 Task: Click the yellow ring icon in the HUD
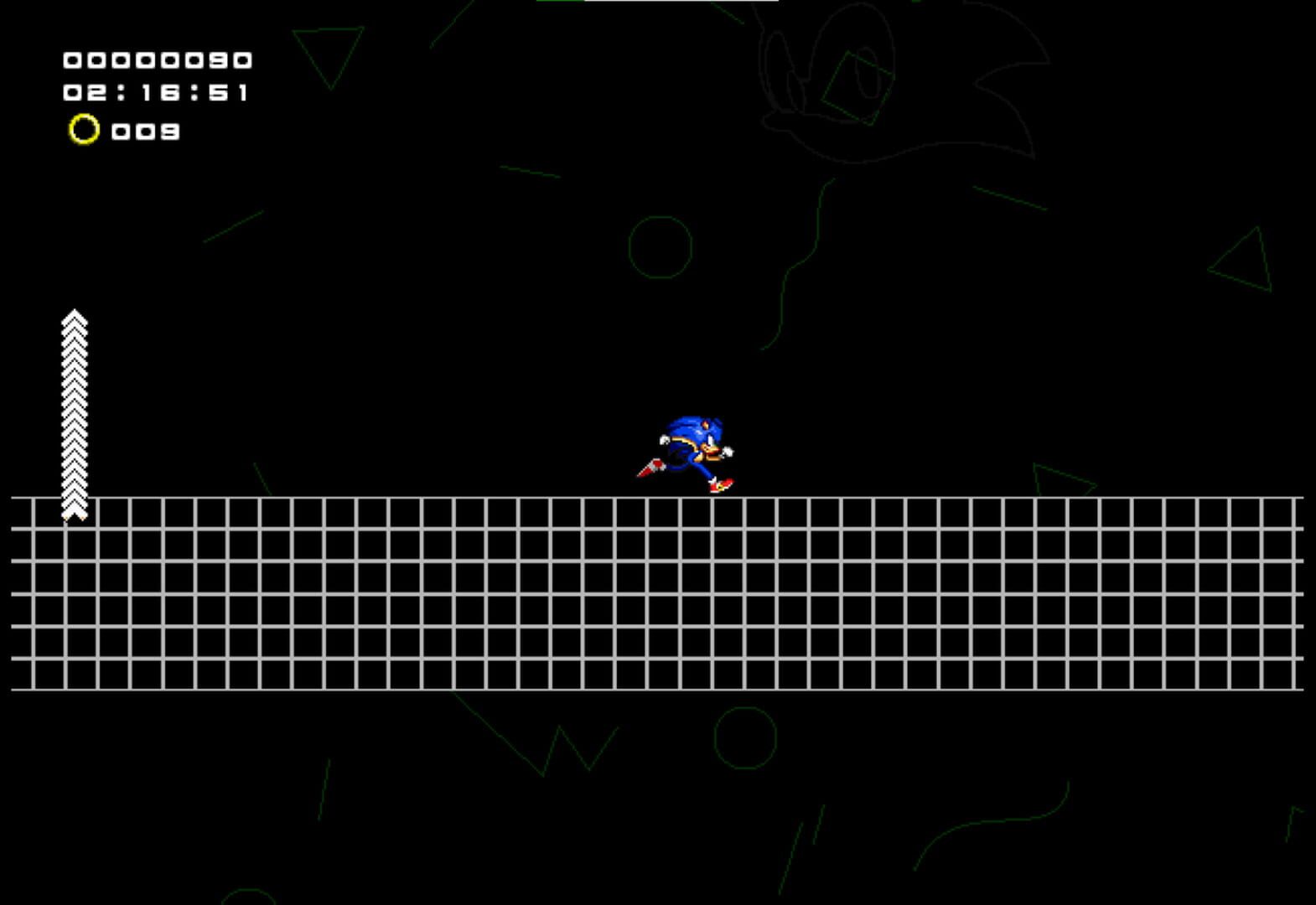[x=84, y=130]
